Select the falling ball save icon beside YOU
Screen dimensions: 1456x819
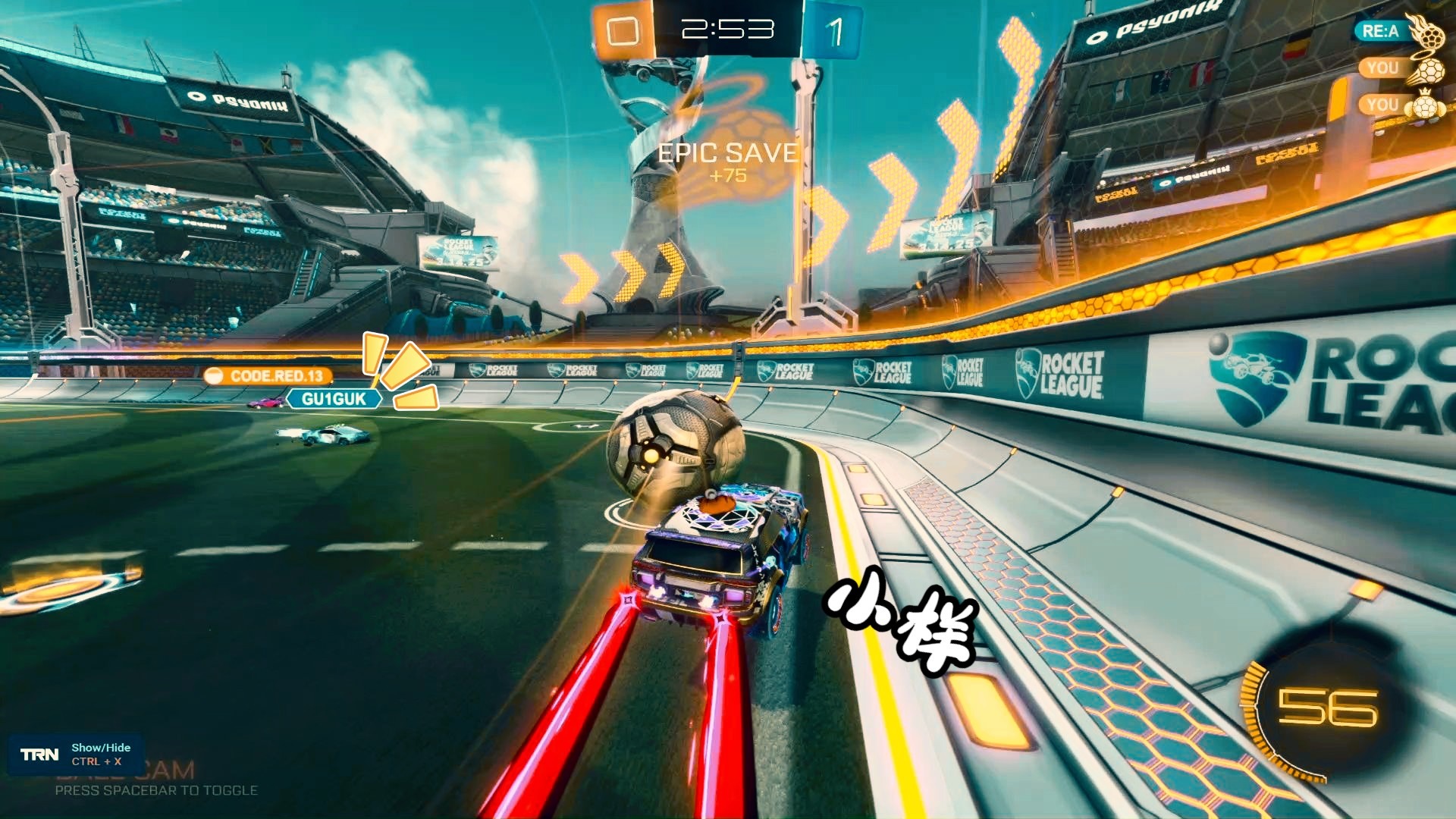point(1432,72)
